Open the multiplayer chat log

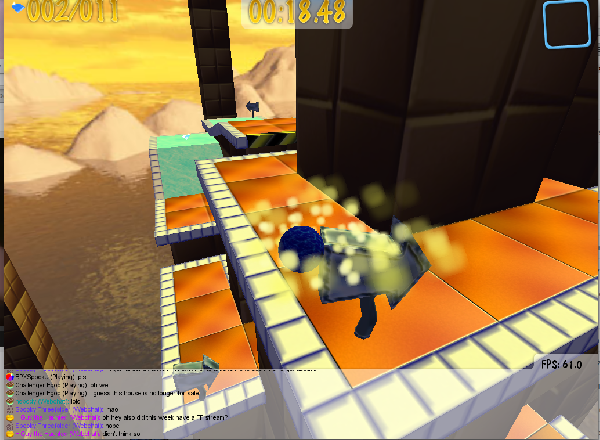(150, 405)
